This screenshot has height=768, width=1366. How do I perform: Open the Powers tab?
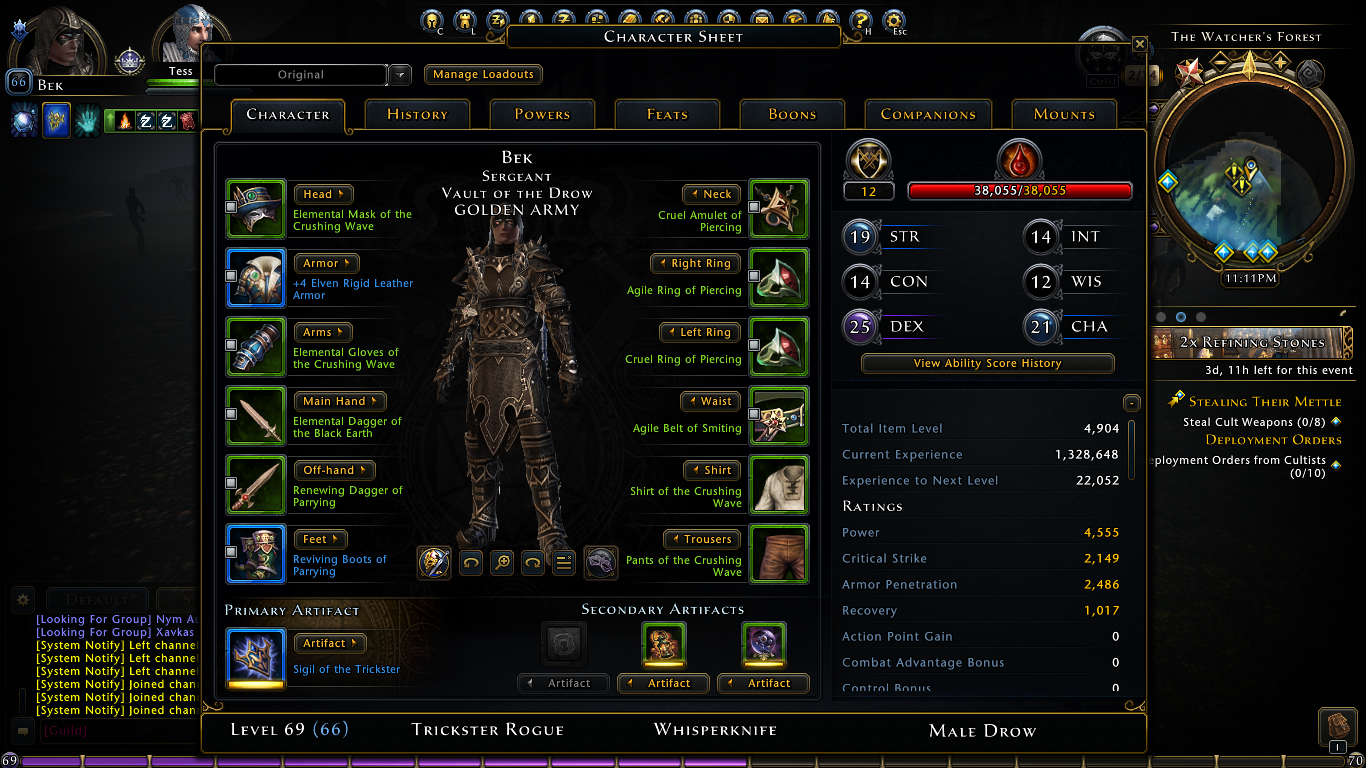[x=542, y=115]
